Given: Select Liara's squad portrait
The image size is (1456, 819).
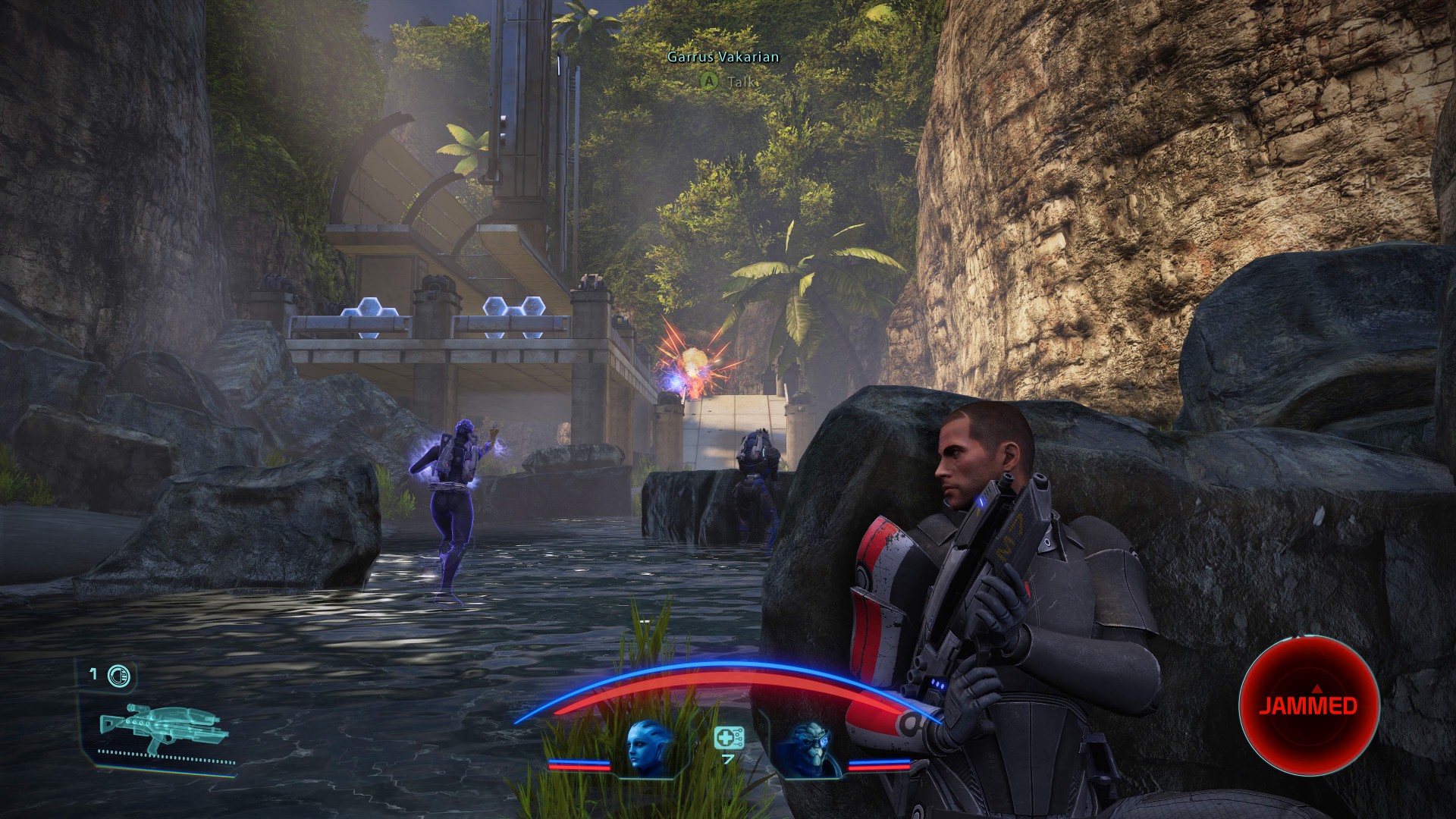Looking at the screenshot, I should tap(643, 743).
